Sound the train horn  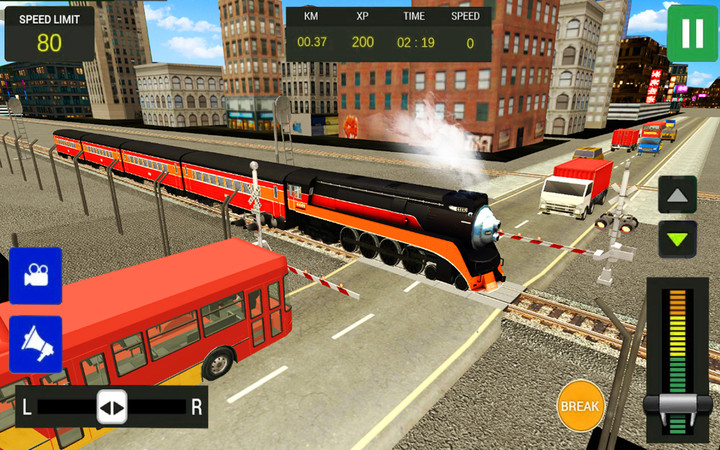point(36,344)
